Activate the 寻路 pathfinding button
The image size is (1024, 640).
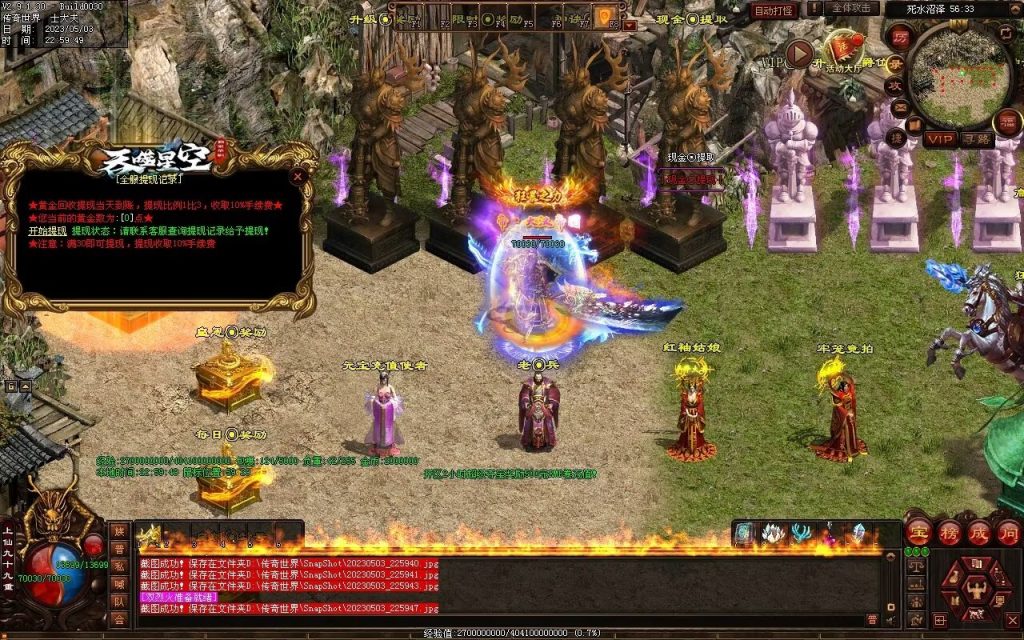977,139
